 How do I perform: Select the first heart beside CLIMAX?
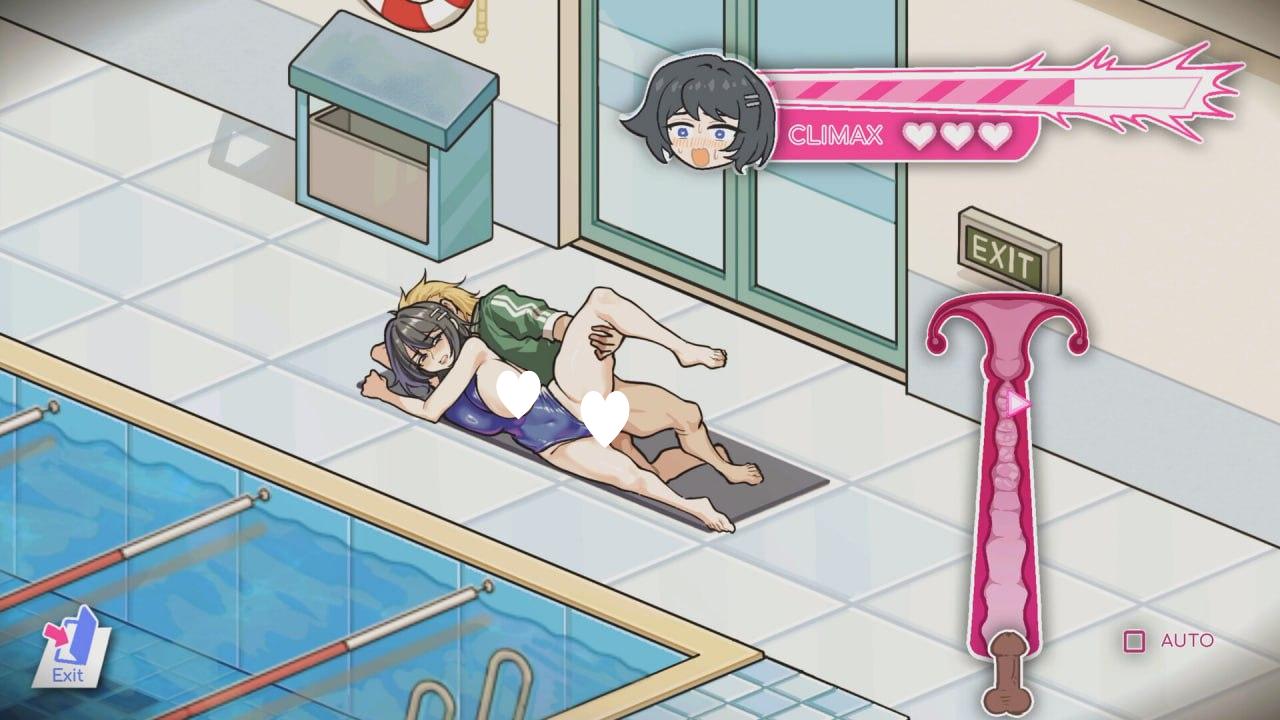point(921,134)
